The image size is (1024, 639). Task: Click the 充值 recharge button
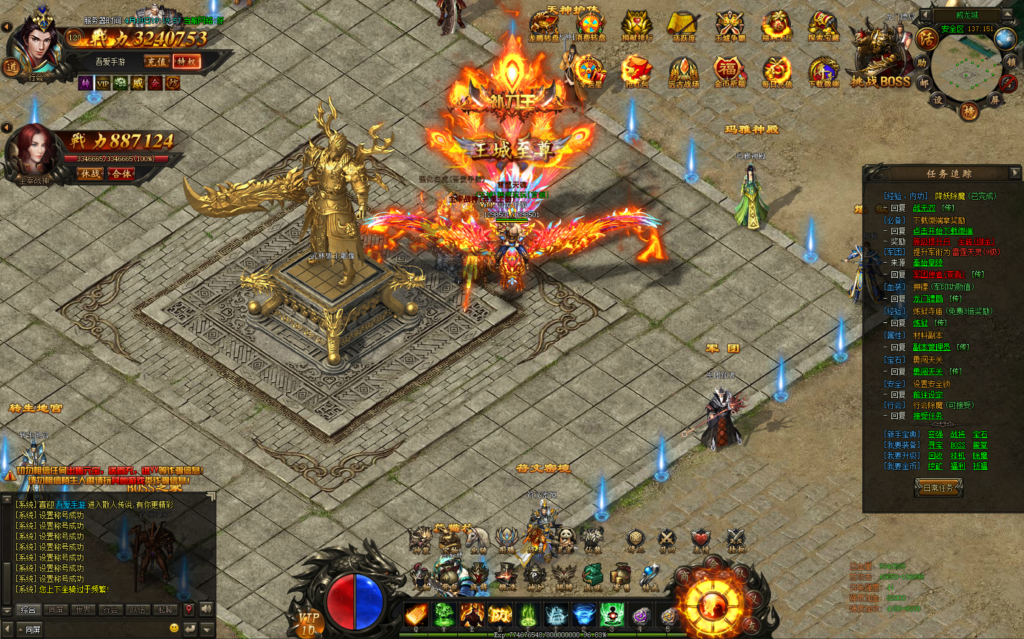tap(155, 61)
